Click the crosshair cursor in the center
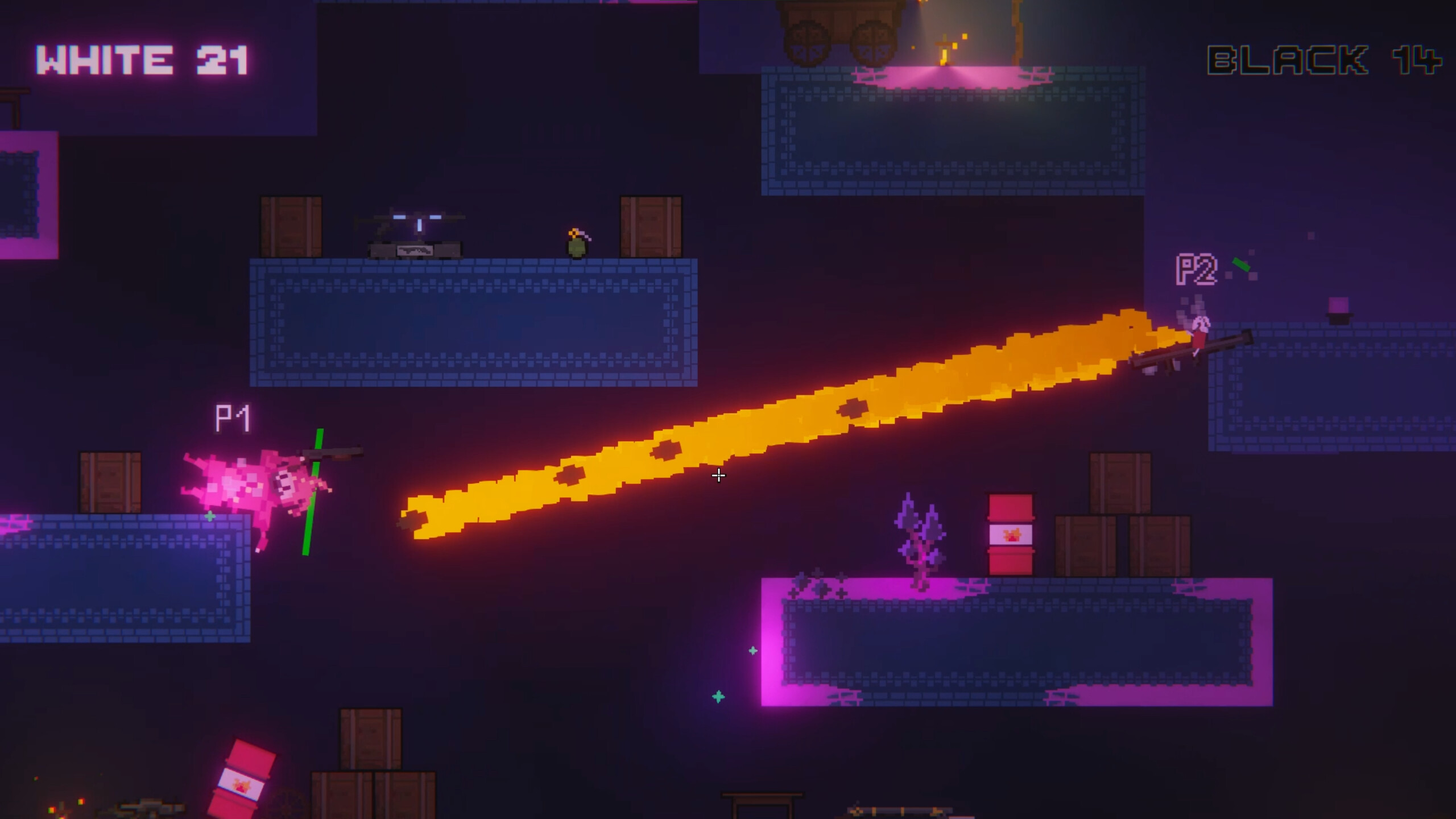The image size is (1456, 819). coord(718,475)
